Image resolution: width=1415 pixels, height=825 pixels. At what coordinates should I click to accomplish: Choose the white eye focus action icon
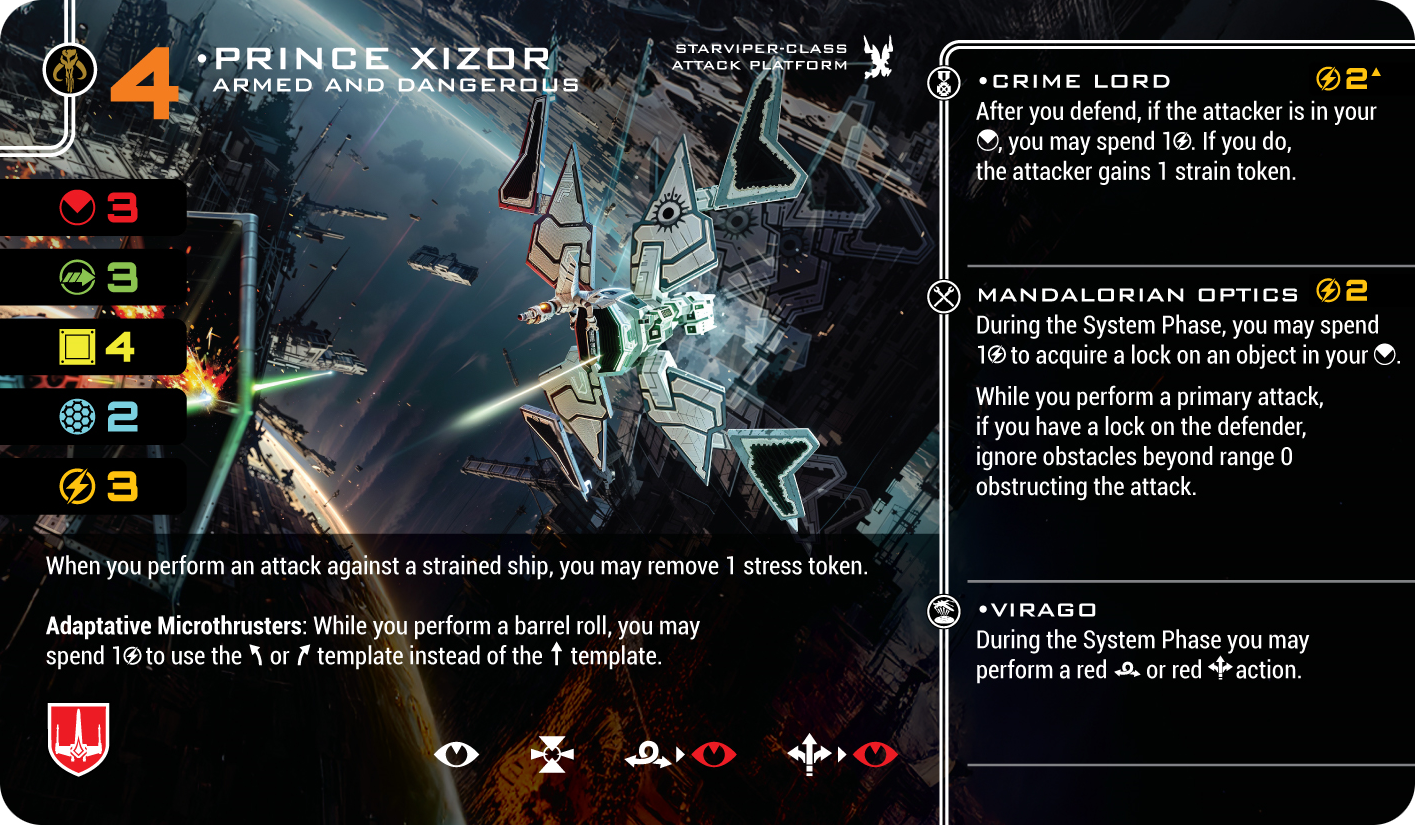coord(456,754)
